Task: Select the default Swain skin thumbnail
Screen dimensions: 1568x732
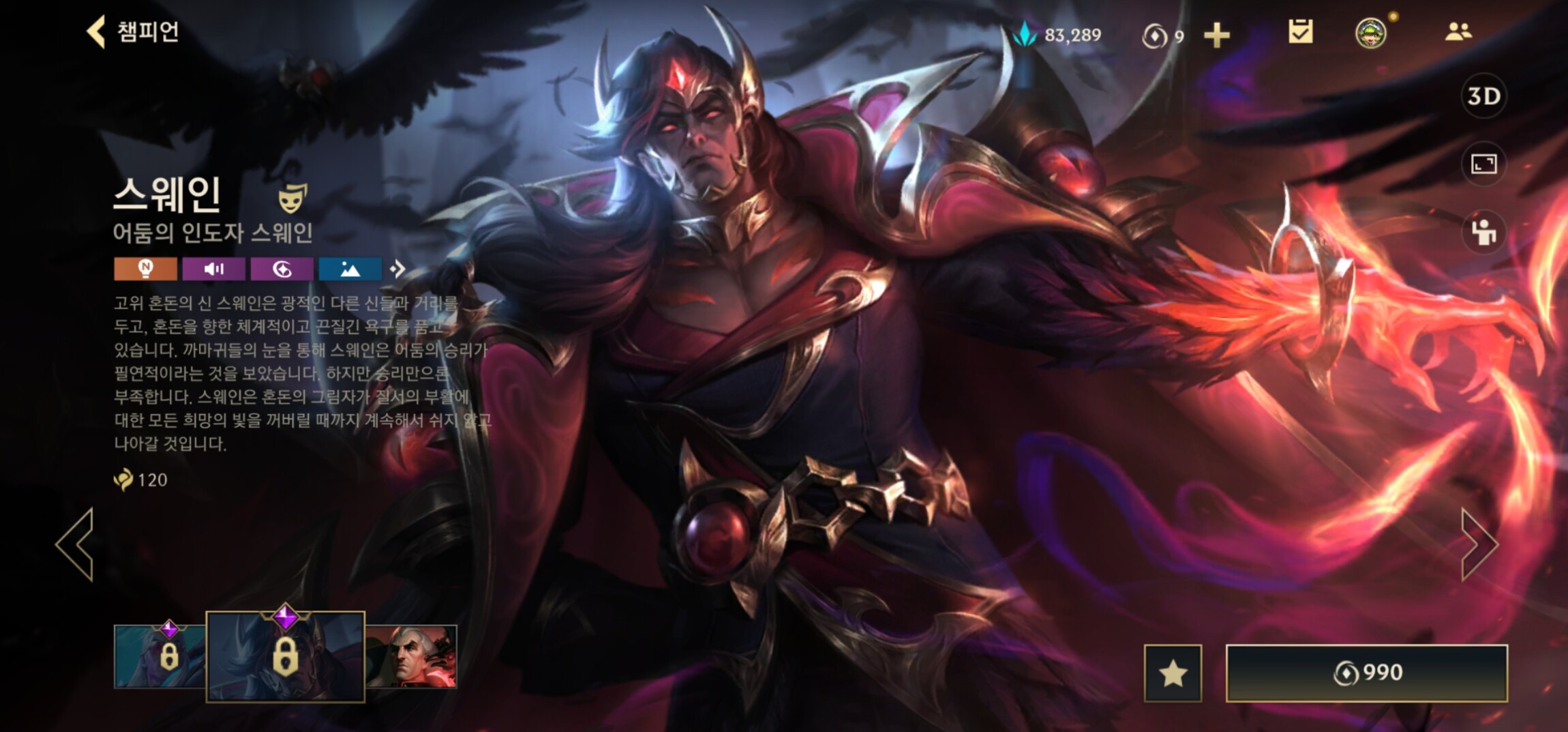Action: pos(412,656)
